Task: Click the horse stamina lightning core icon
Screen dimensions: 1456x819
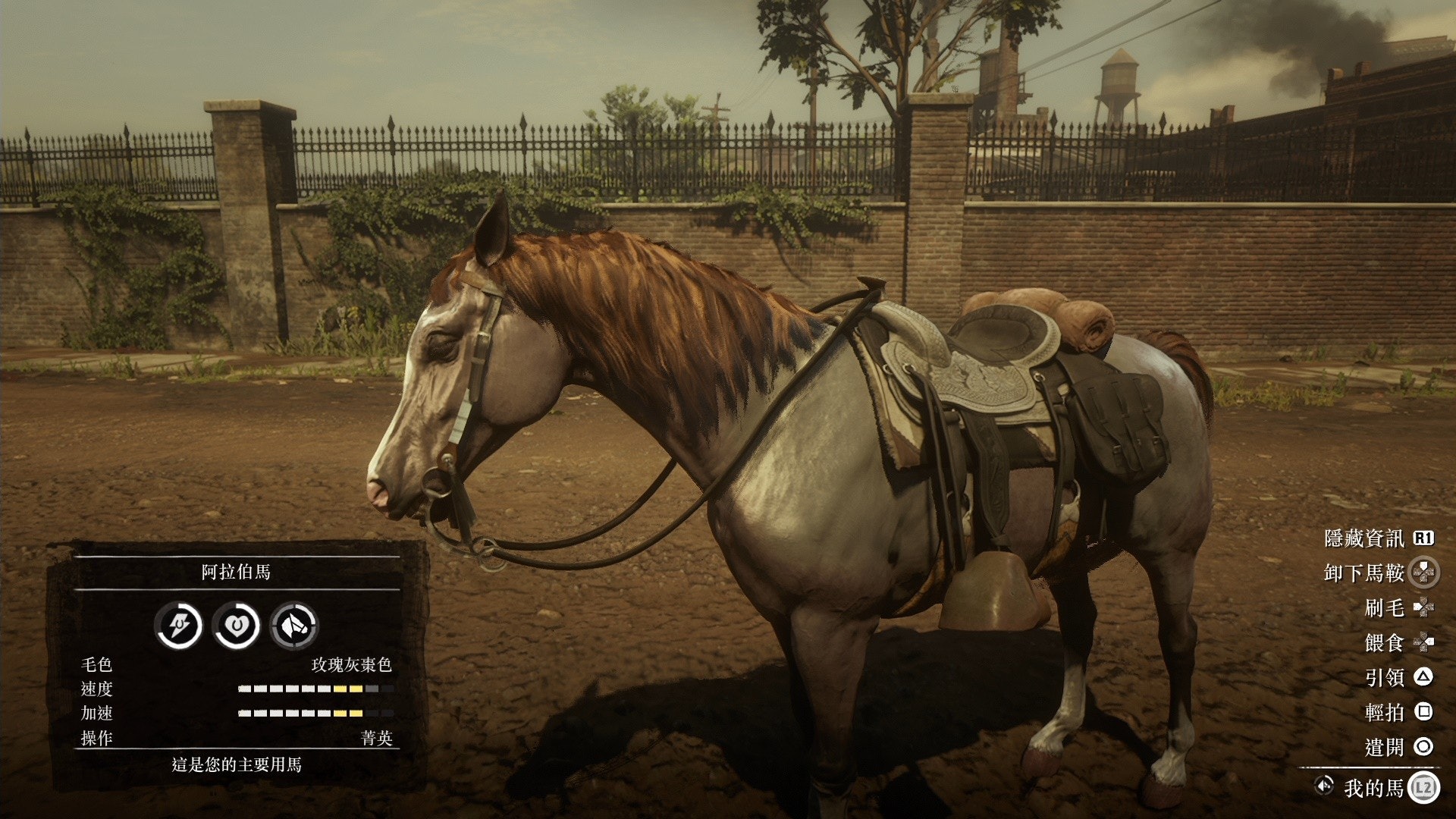Action: (178, 626)
